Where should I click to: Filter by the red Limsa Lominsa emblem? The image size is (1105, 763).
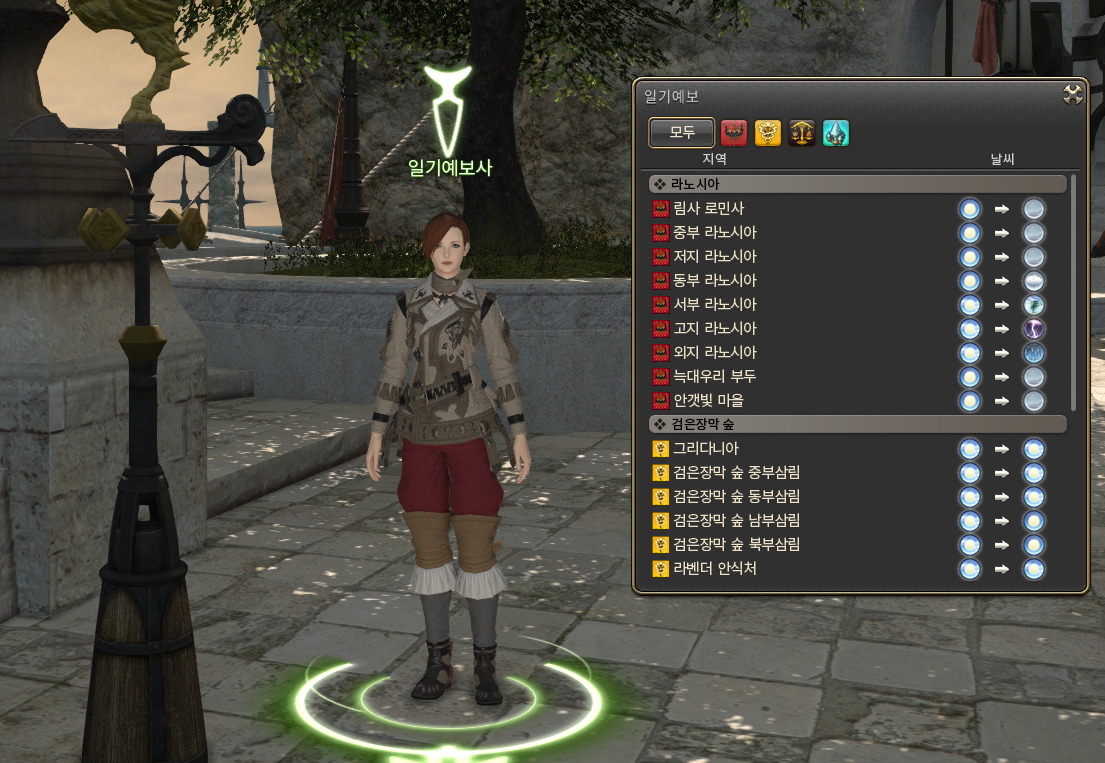point(734,133)
